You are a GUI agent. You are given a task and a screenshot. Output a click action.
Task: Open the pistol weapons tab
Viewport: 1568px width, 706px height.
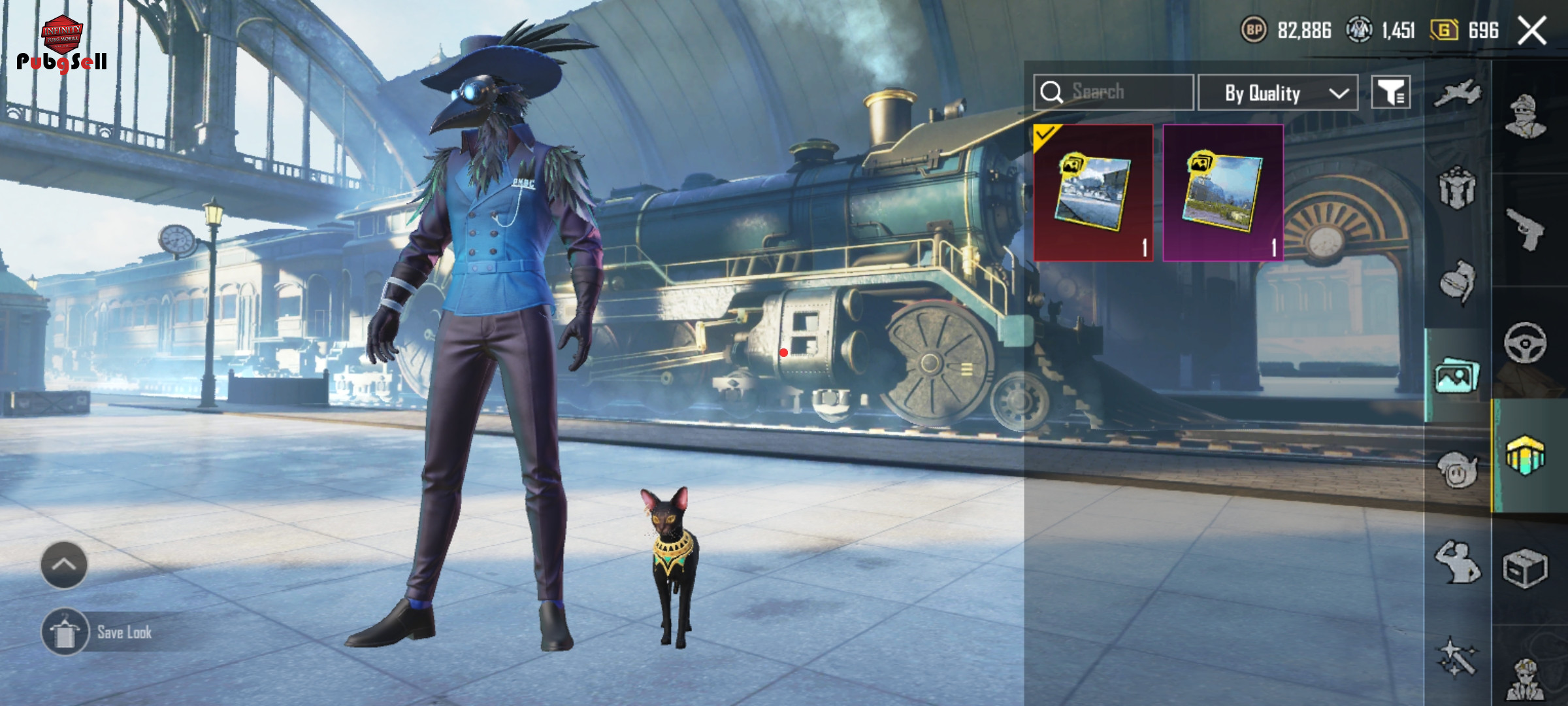coord(1526,229)
